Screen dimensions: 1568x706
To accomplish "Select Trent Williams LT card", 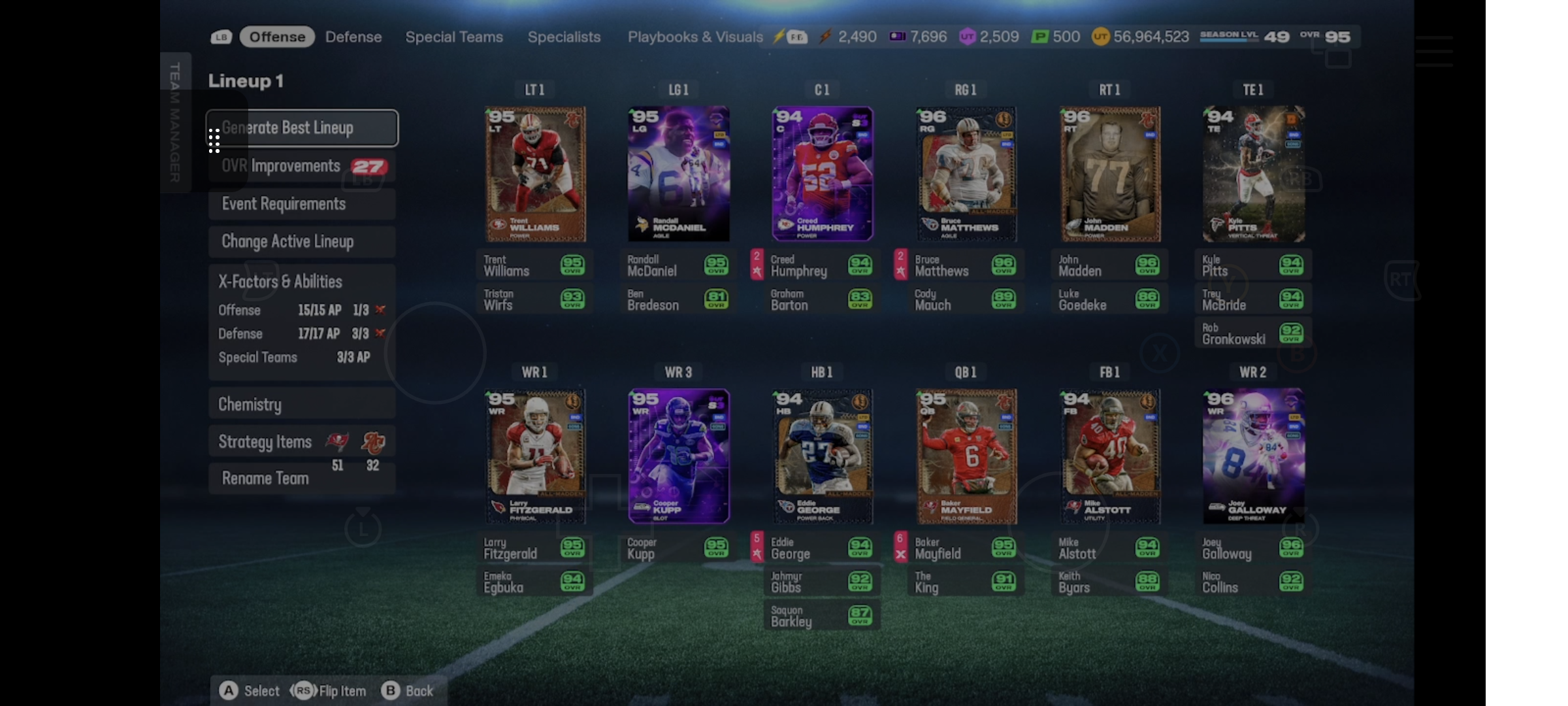I will point(535,174).
